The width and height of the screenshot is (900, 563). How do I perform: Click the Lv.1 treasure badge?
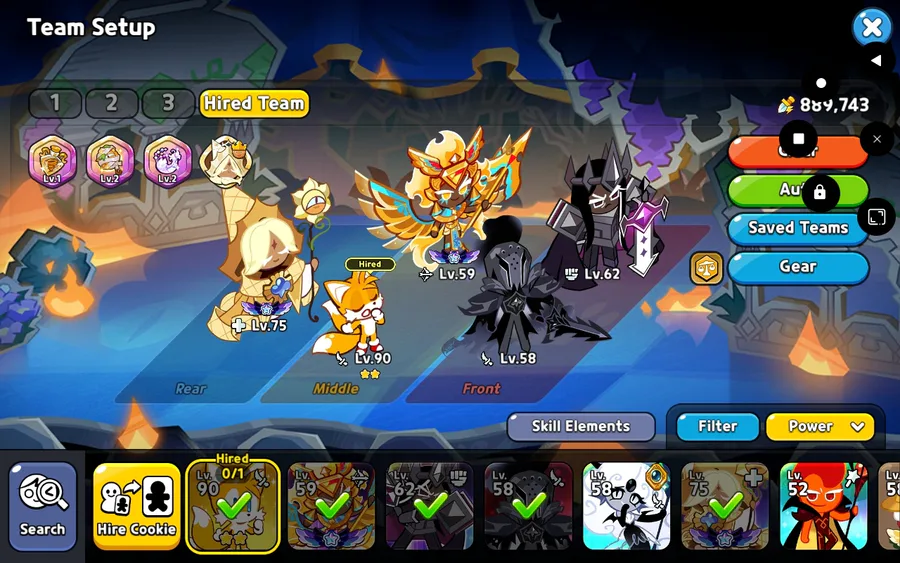tap(52, 161)
